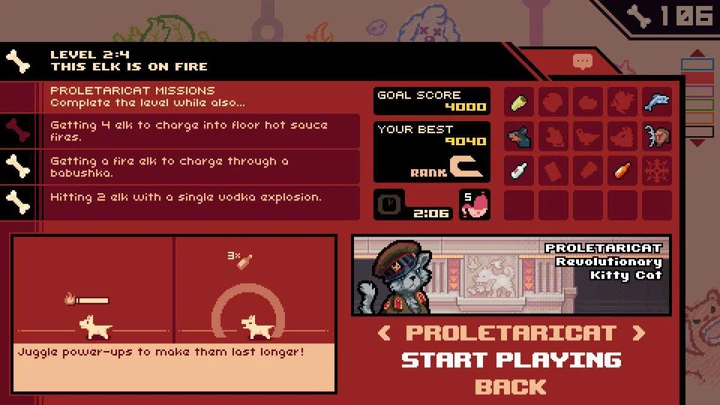This screenshot has height=405, width=720.
Task: Open the speech bubble comment icon
Action: click(x=582, y=62)
